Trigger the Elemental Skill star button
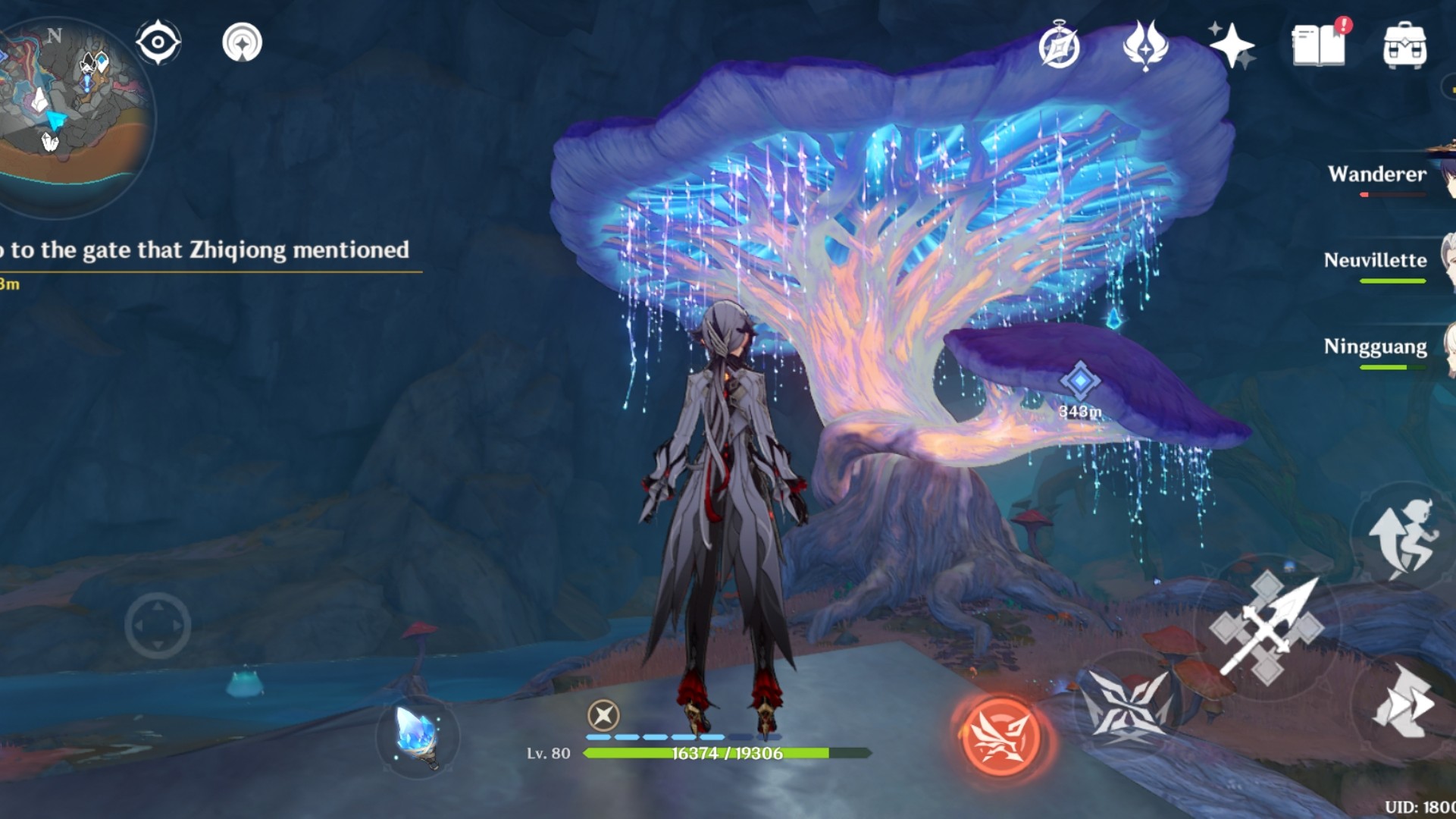Screen dimensions: 1456x819 [1129, 705]
